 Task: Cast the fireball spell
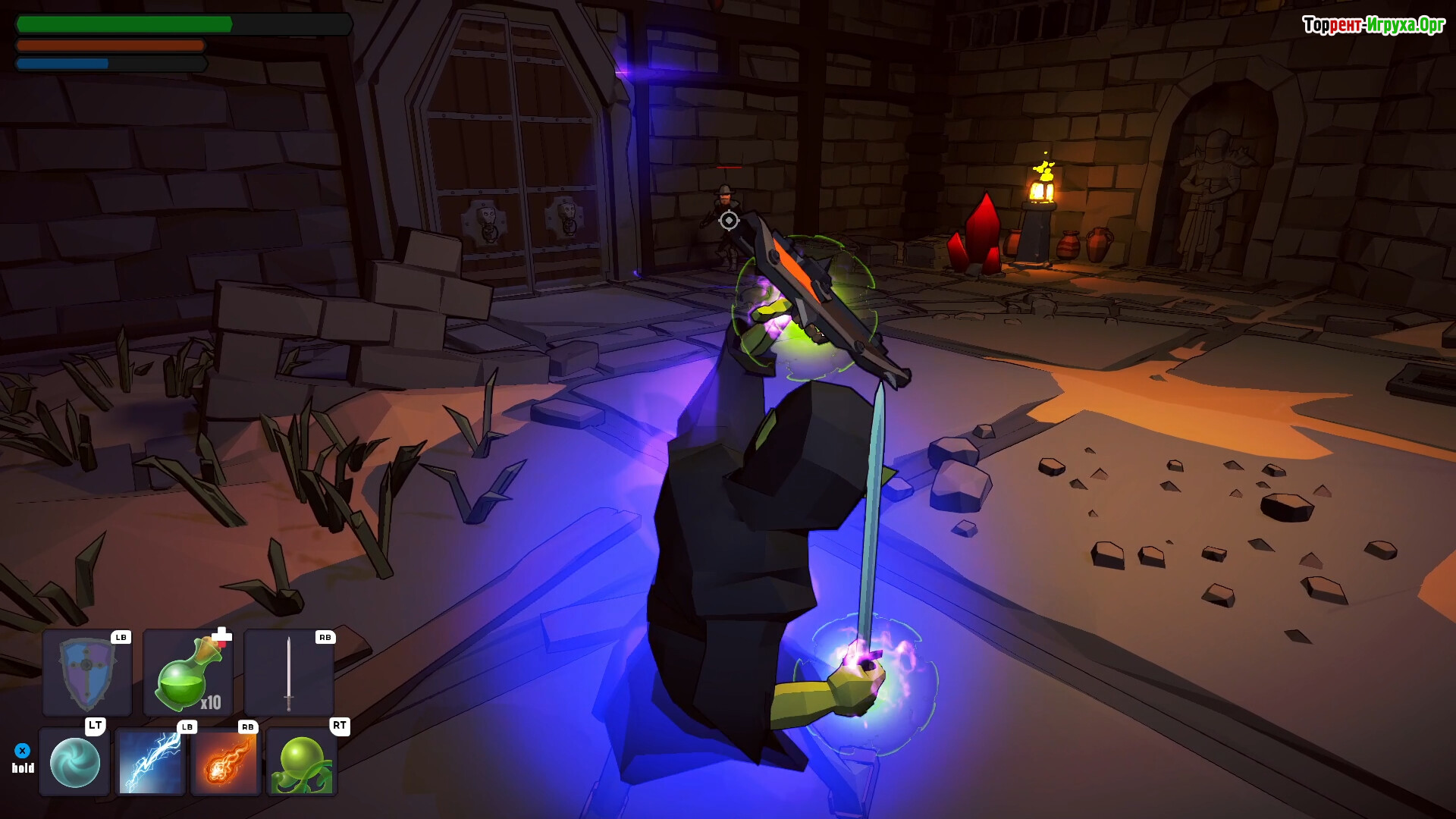click(226, 761)
